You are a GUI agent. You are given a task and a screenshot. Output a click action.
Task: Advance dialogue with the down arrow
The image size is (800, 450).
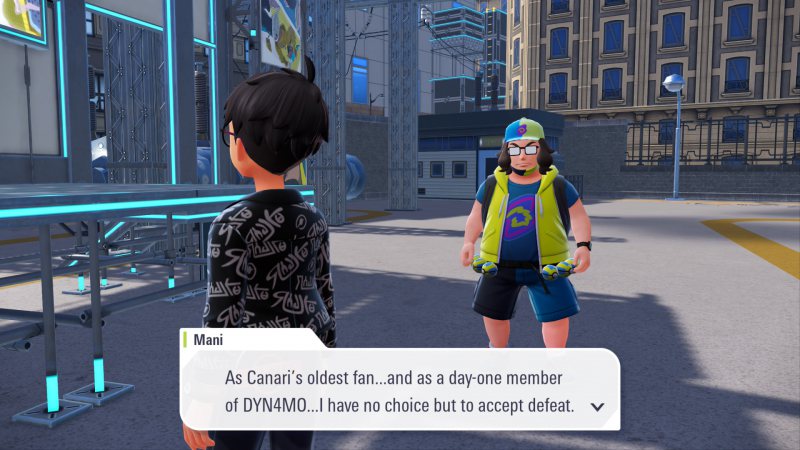(597, 406)
